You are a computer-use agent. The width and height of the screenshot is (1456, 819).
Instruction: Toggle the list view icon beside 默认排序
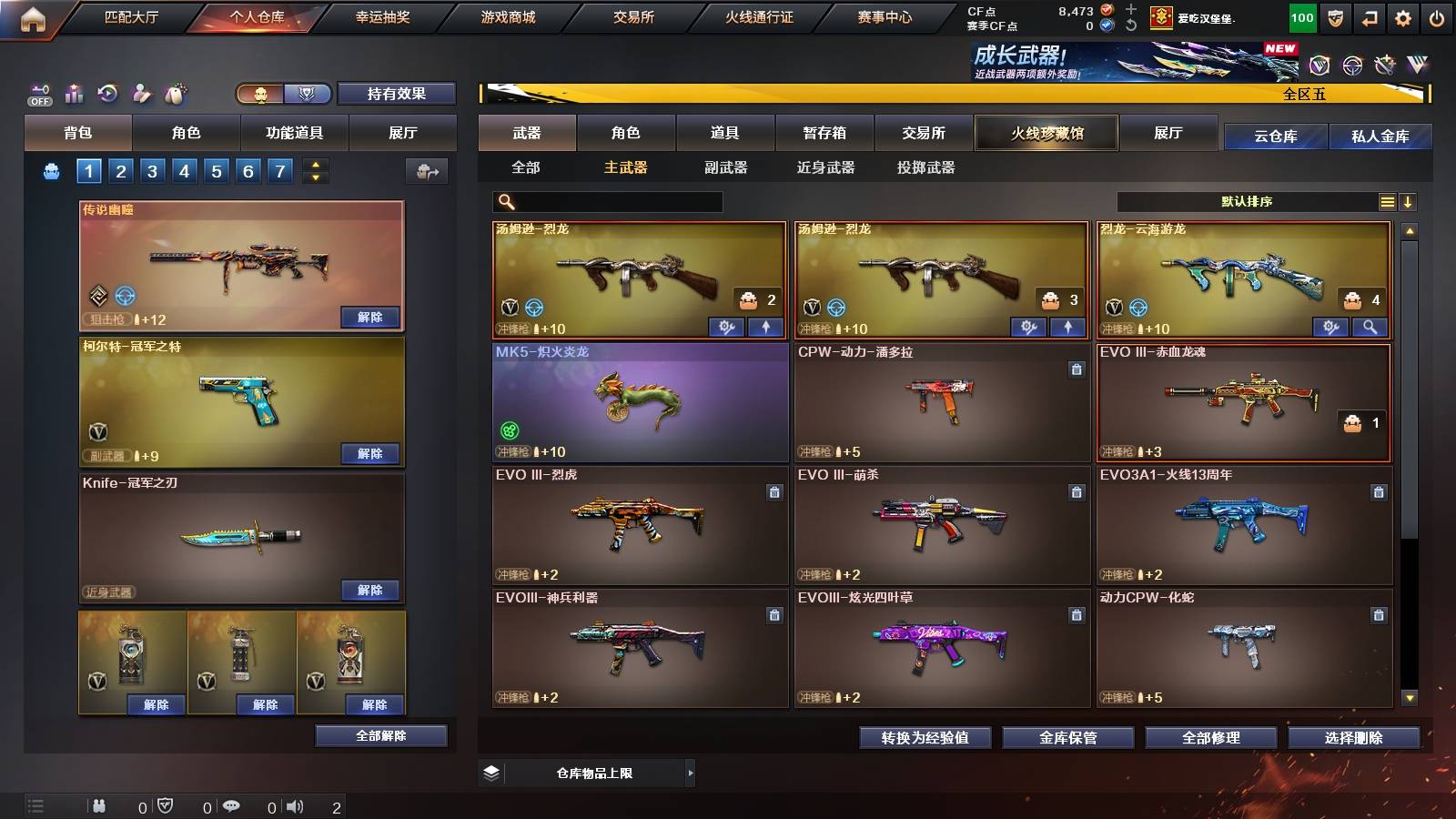(x=1387, y=201)
